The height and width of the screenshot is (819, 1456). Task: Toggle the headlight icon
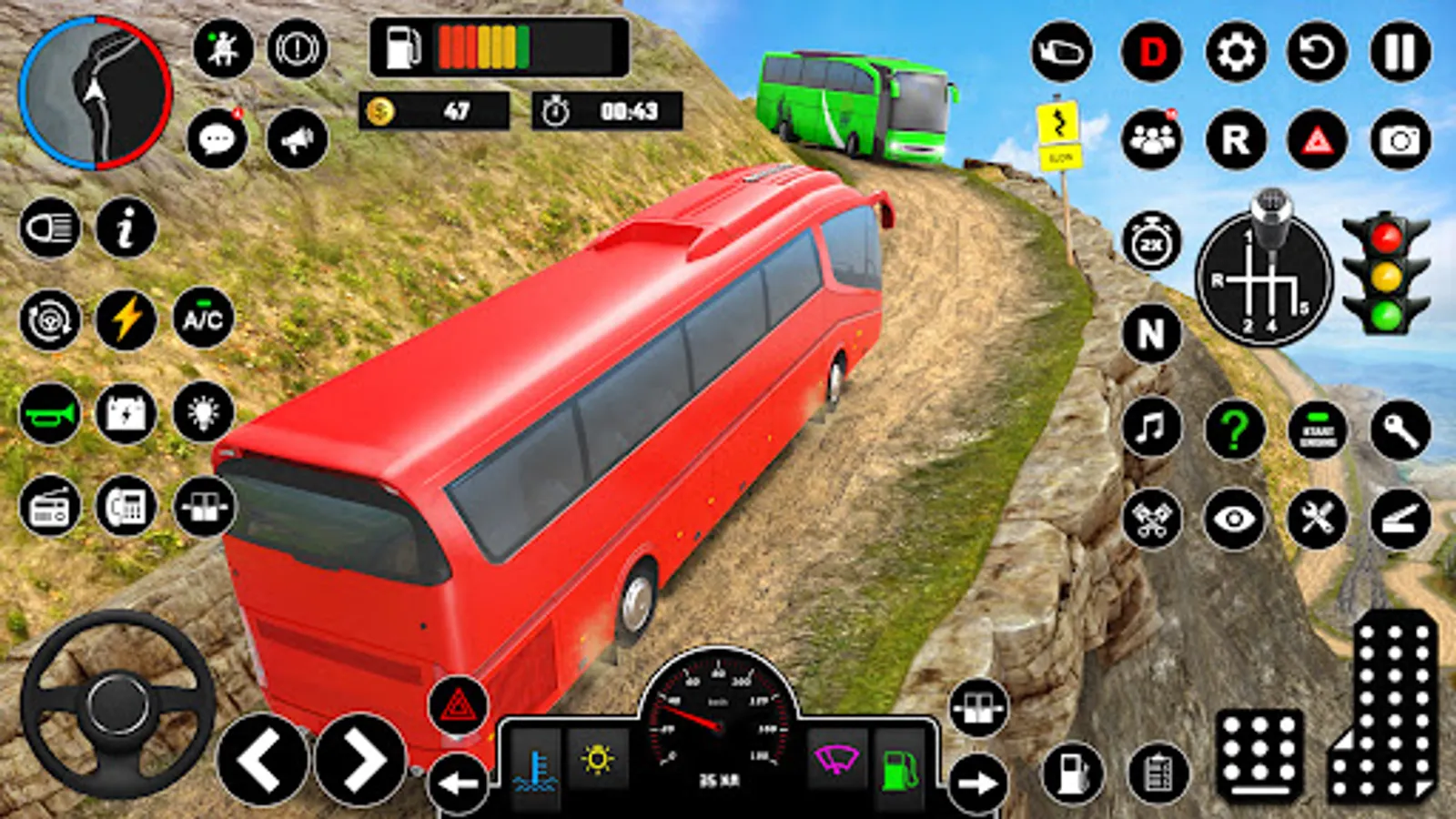[x=49, y=227]
